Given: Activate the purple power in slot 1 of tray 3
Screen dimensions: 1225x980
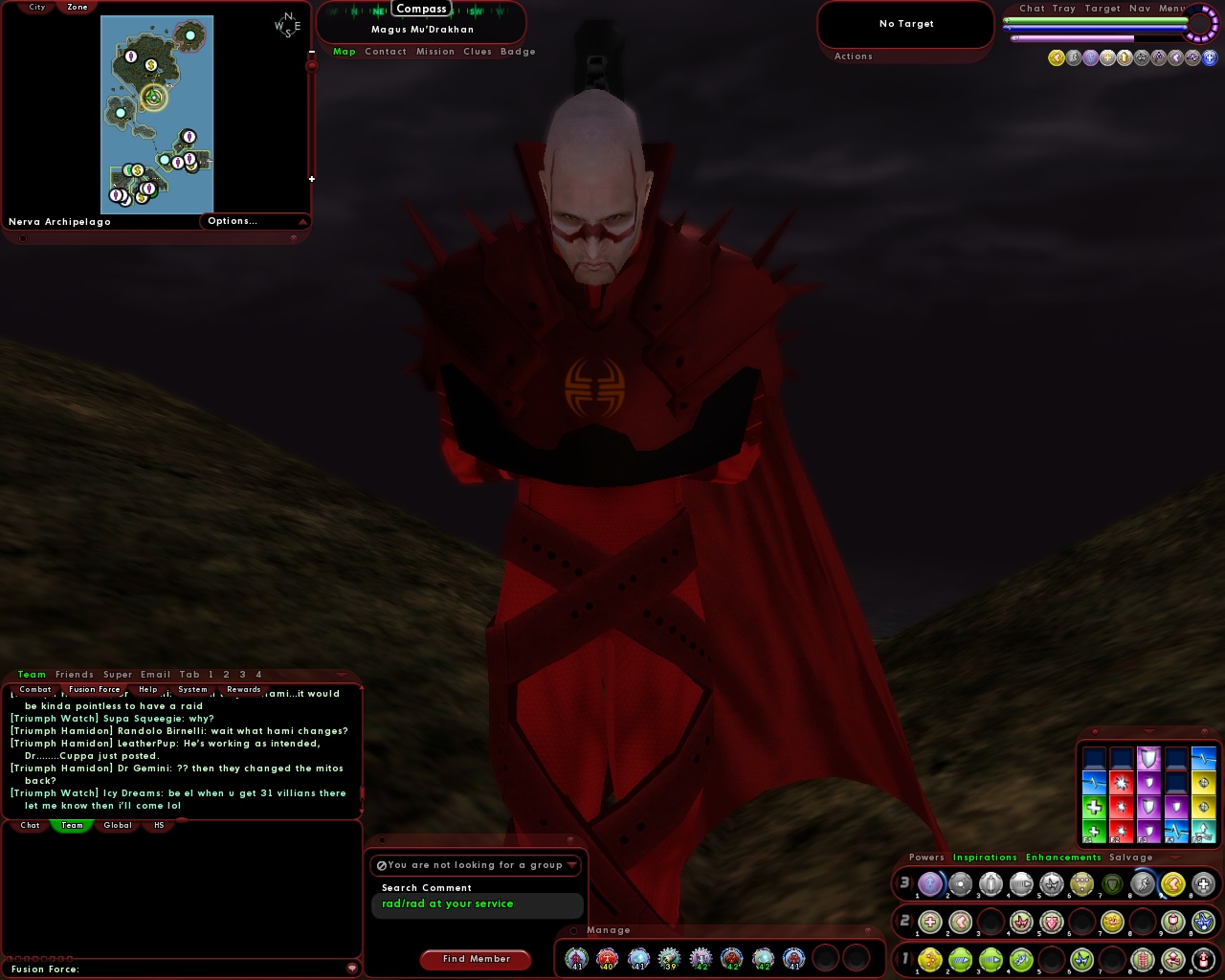Looking at the screenshot, I should point(929,884).
